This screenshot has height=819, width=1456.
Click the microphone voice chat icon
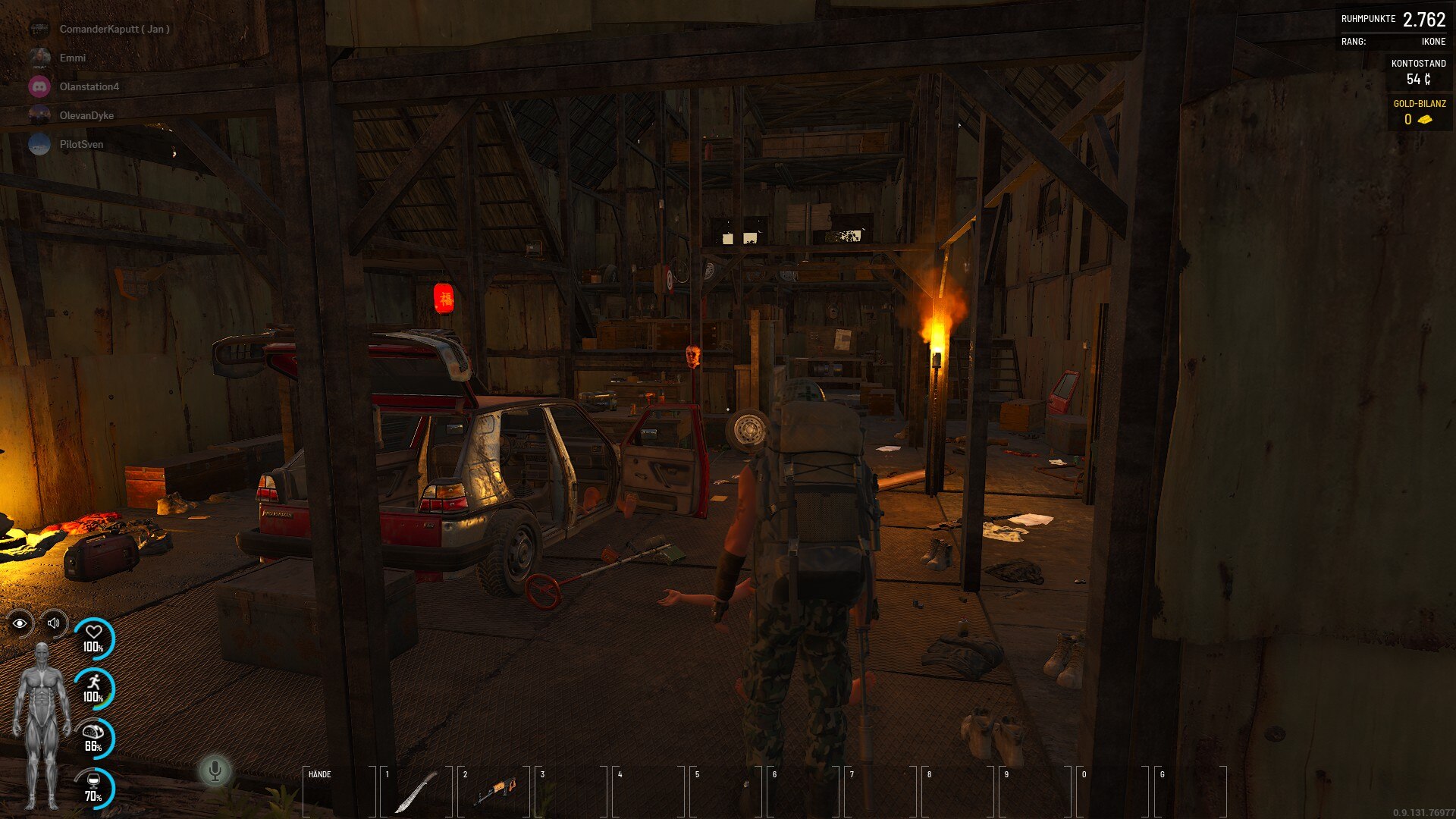[215, 770]
